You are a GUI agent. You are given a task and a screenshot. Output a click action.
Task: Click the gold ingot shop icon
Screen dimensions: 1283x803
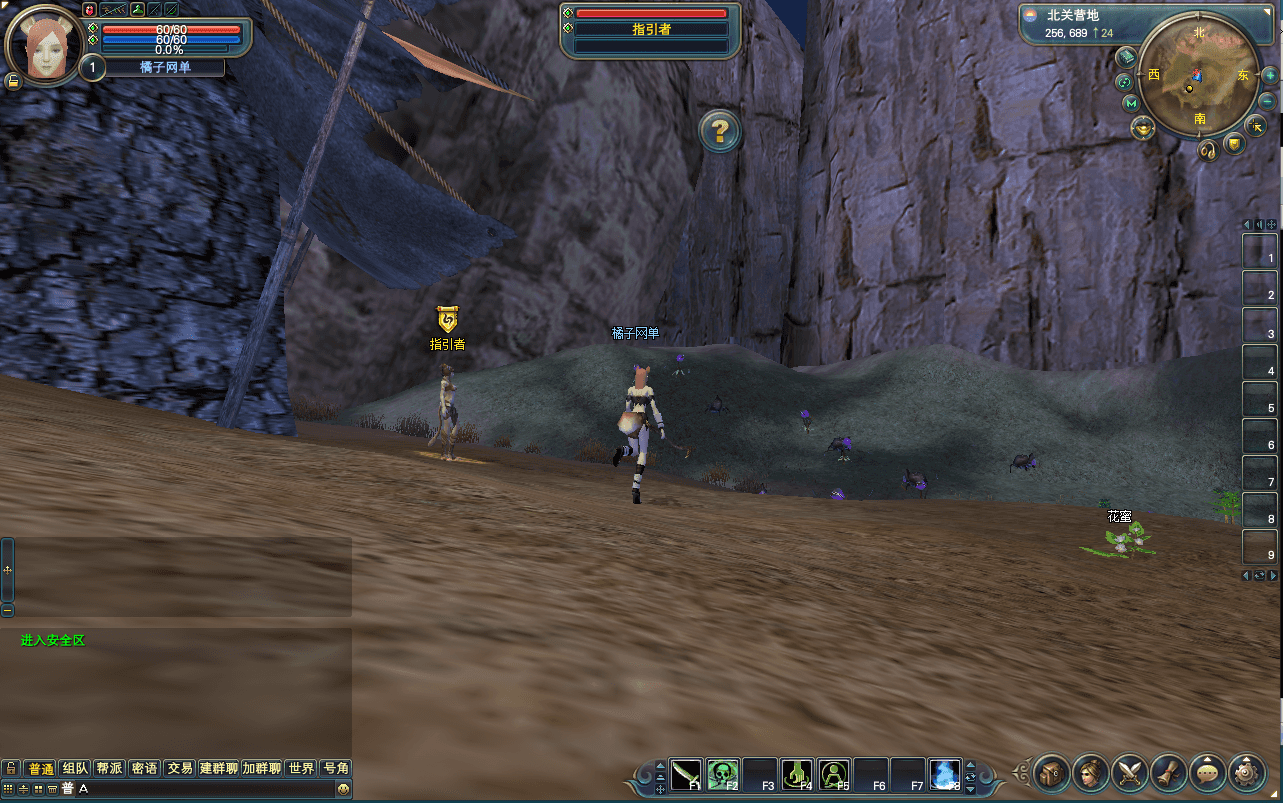pos(1143,127)
